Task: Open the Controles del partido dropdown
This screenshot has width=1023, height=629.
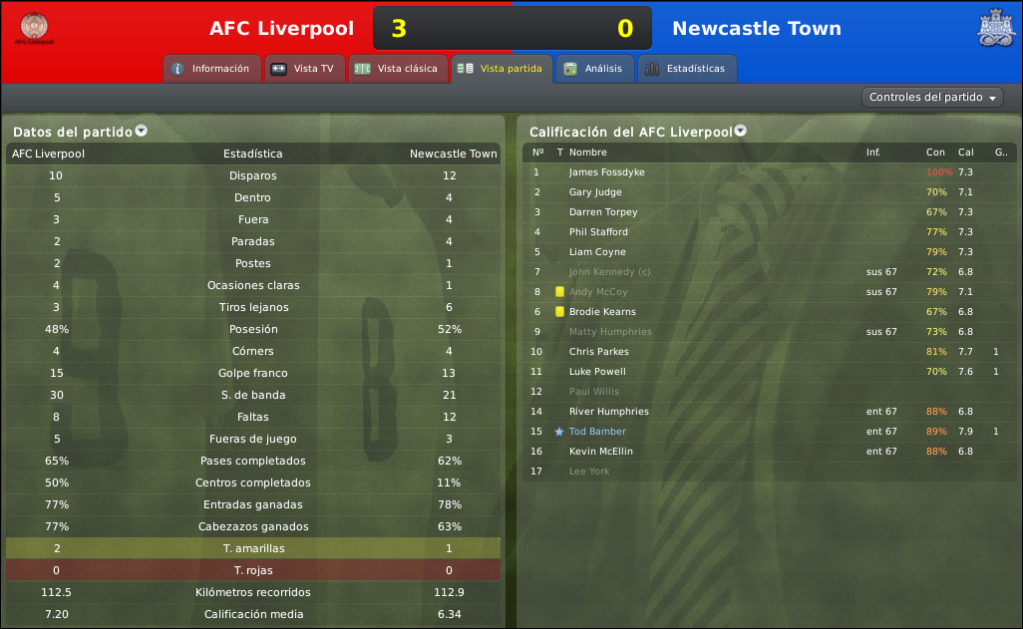Action: coord(934,98)
